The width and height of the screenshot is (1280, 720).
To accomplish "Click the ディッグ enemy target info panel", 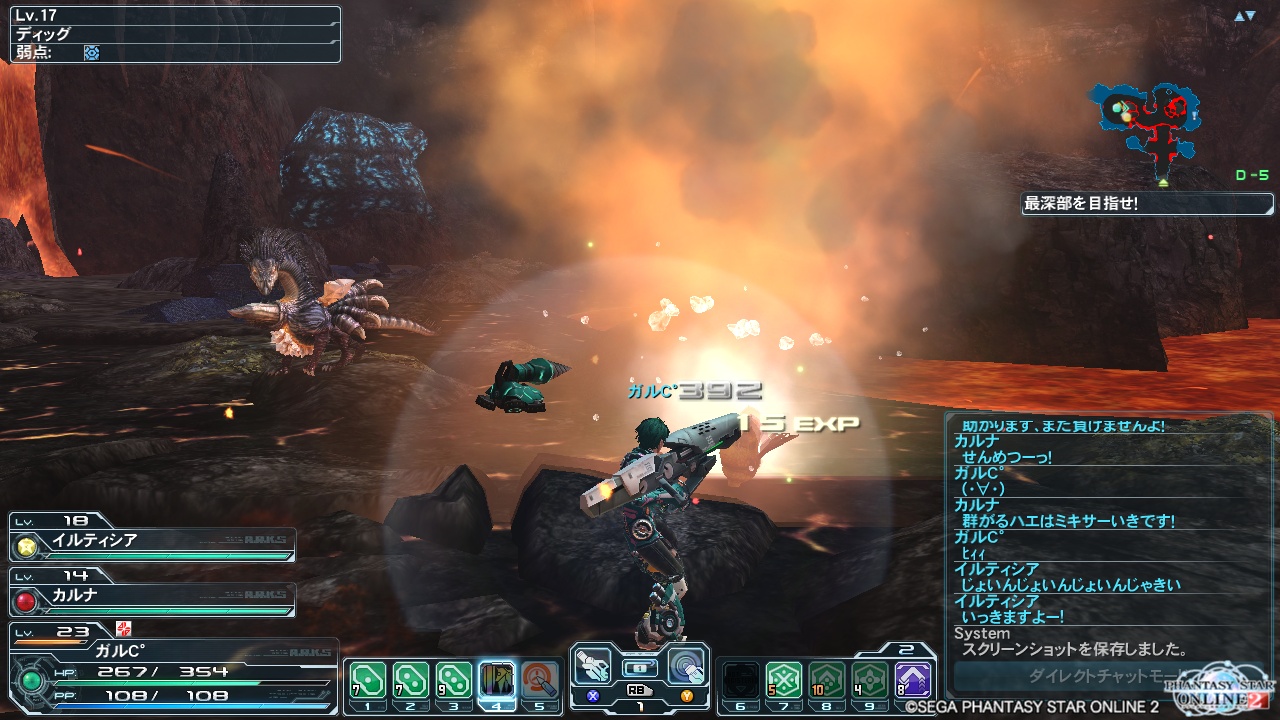I will tap(175, 34).
